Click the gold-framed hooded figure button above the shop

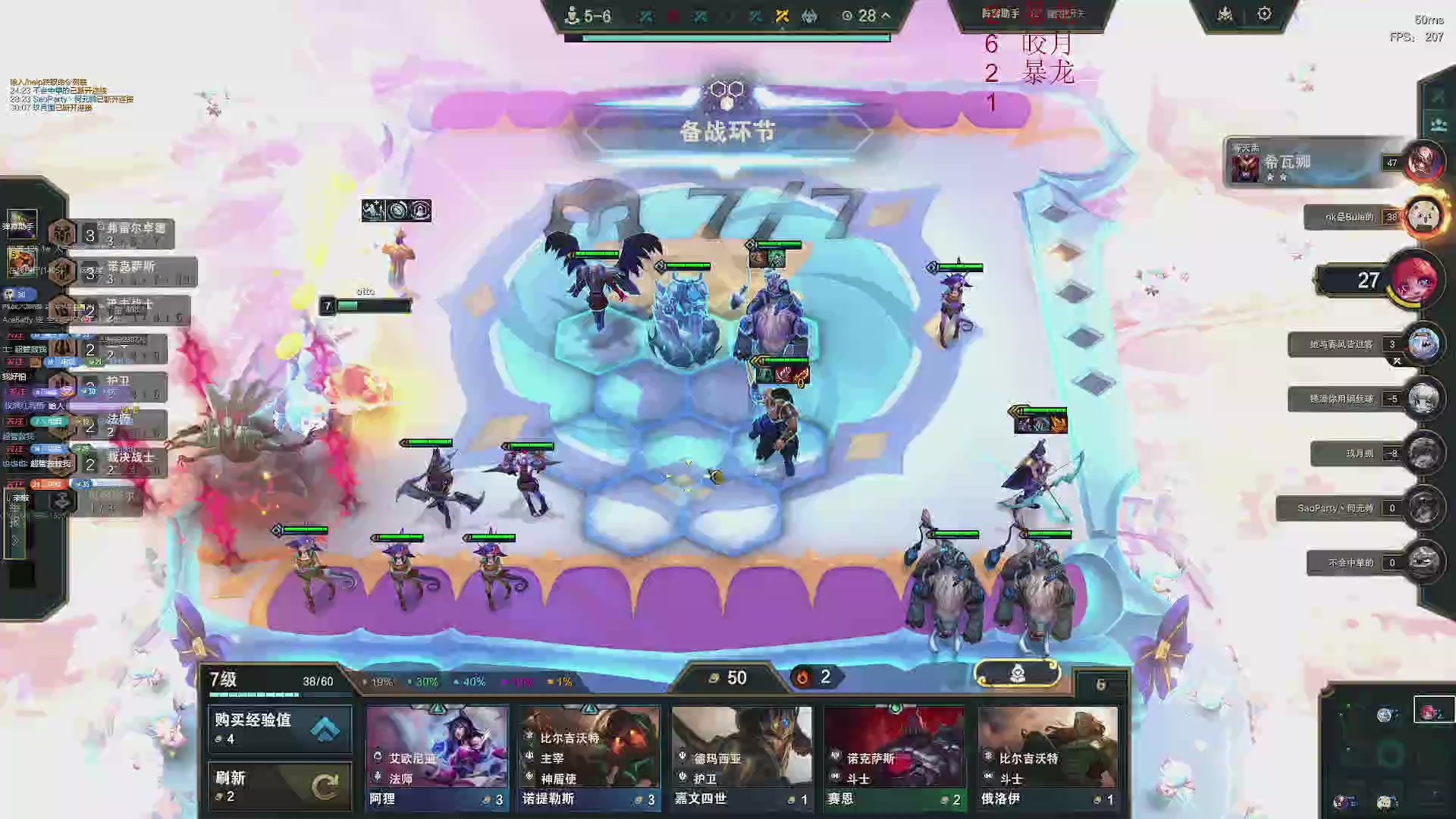1018,673
